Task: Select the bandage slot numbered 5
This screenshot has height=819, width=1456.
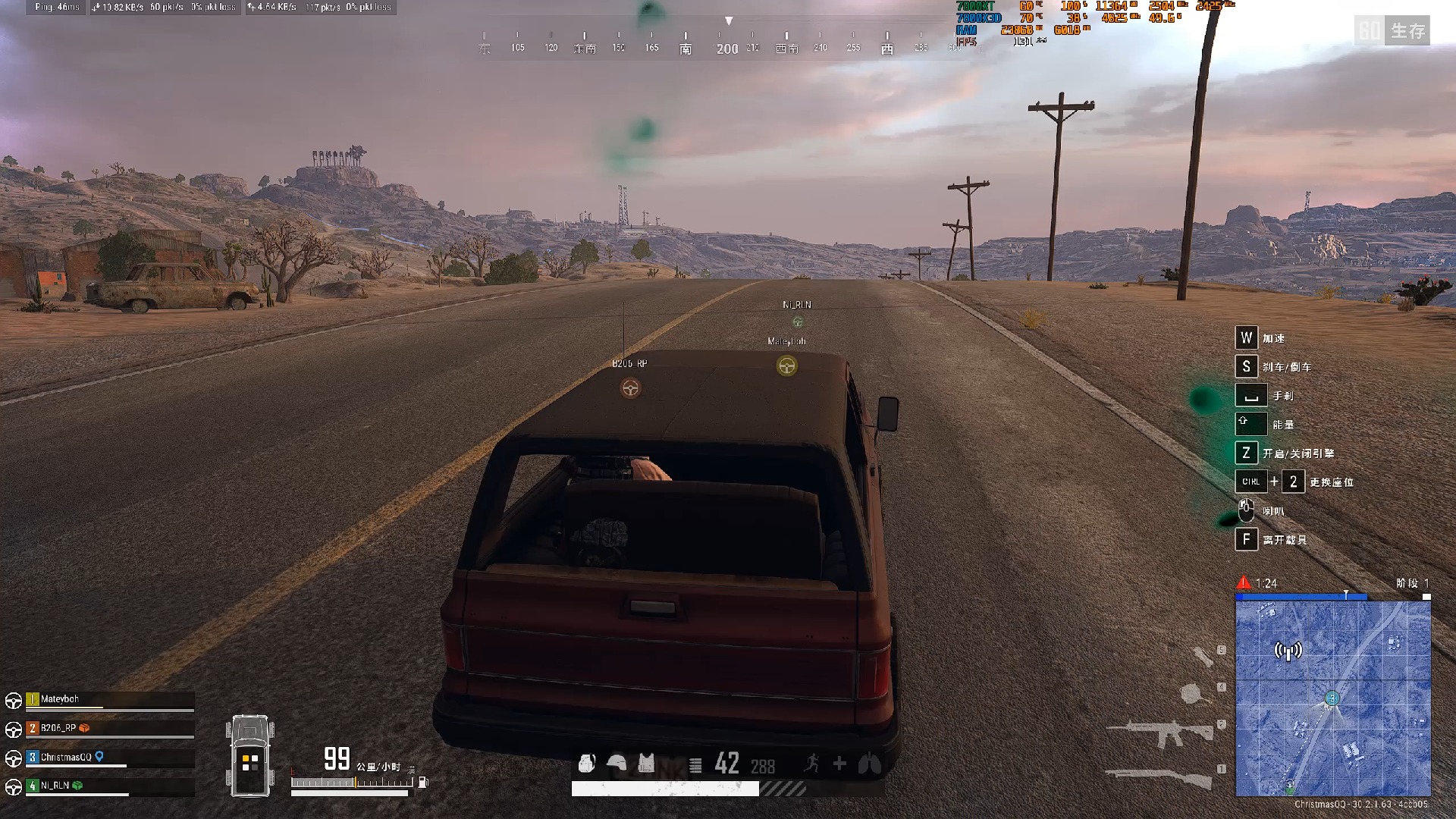Action: point(1203,655)
